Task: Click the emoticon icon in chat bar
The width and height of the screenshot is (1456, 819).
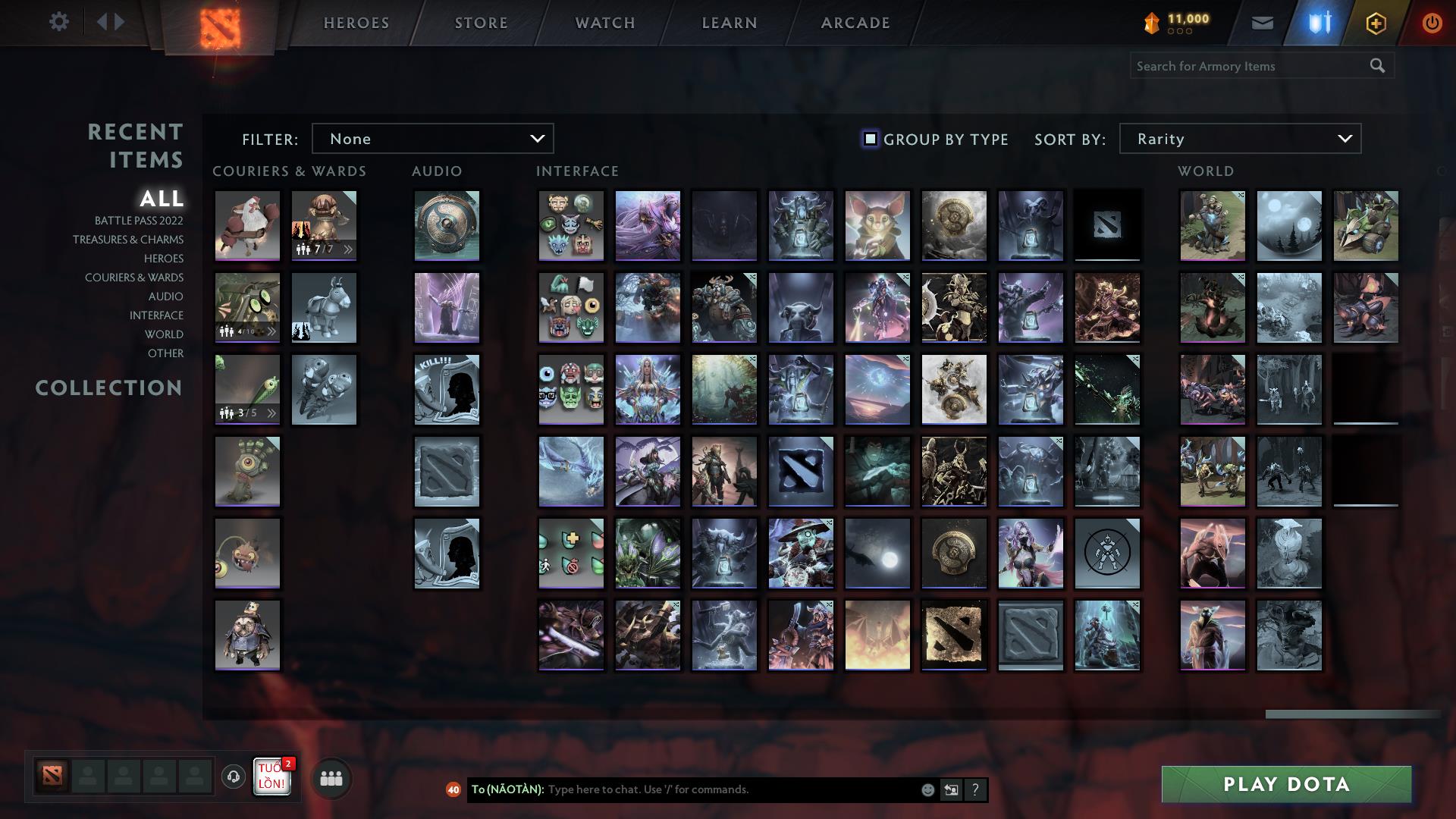Action: pos(927,789)
